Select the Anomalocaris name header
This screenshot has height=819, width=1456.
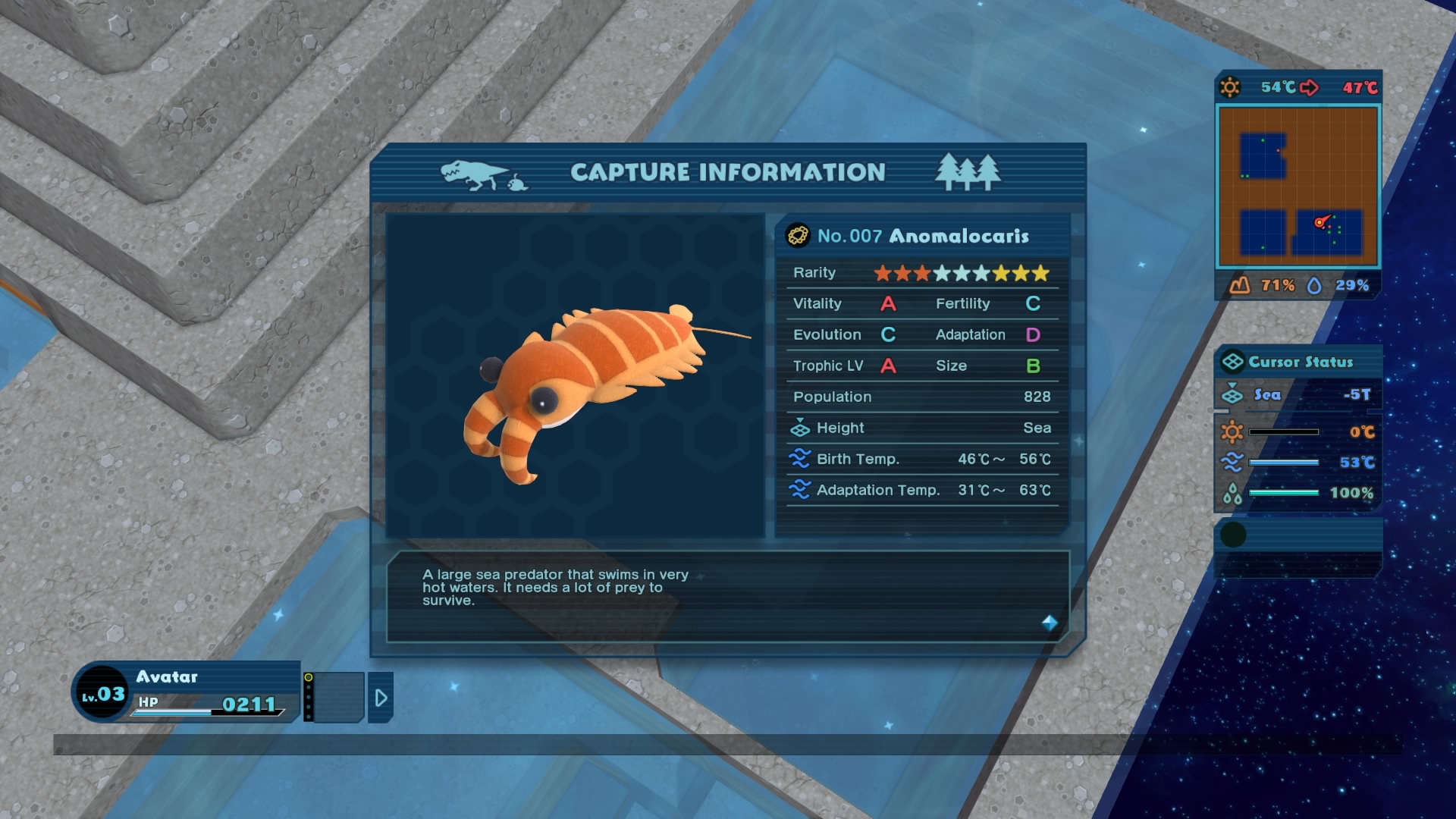click(922, 236)
